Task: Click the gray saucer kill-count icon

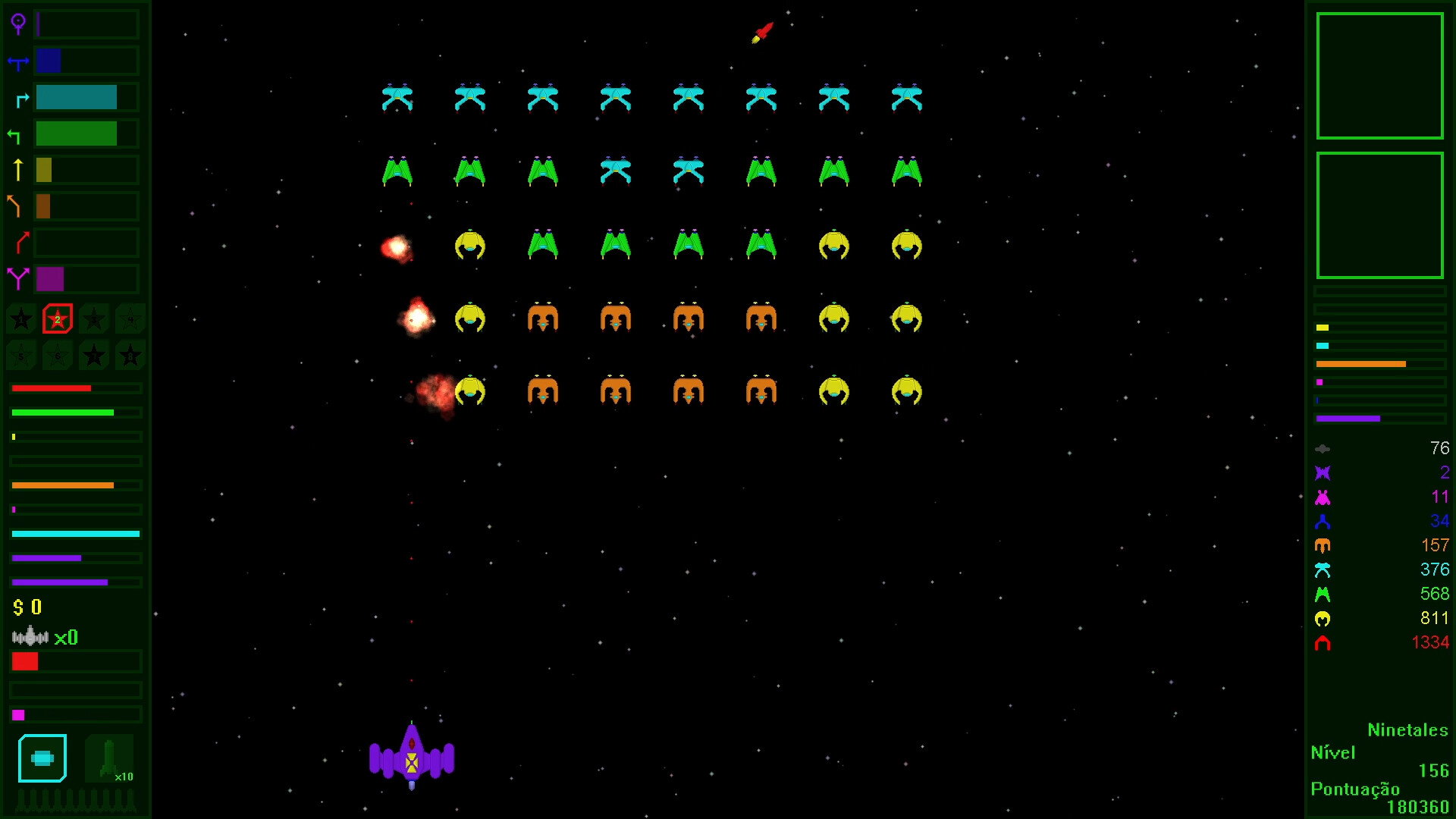Action: (x=1323, y=448)
